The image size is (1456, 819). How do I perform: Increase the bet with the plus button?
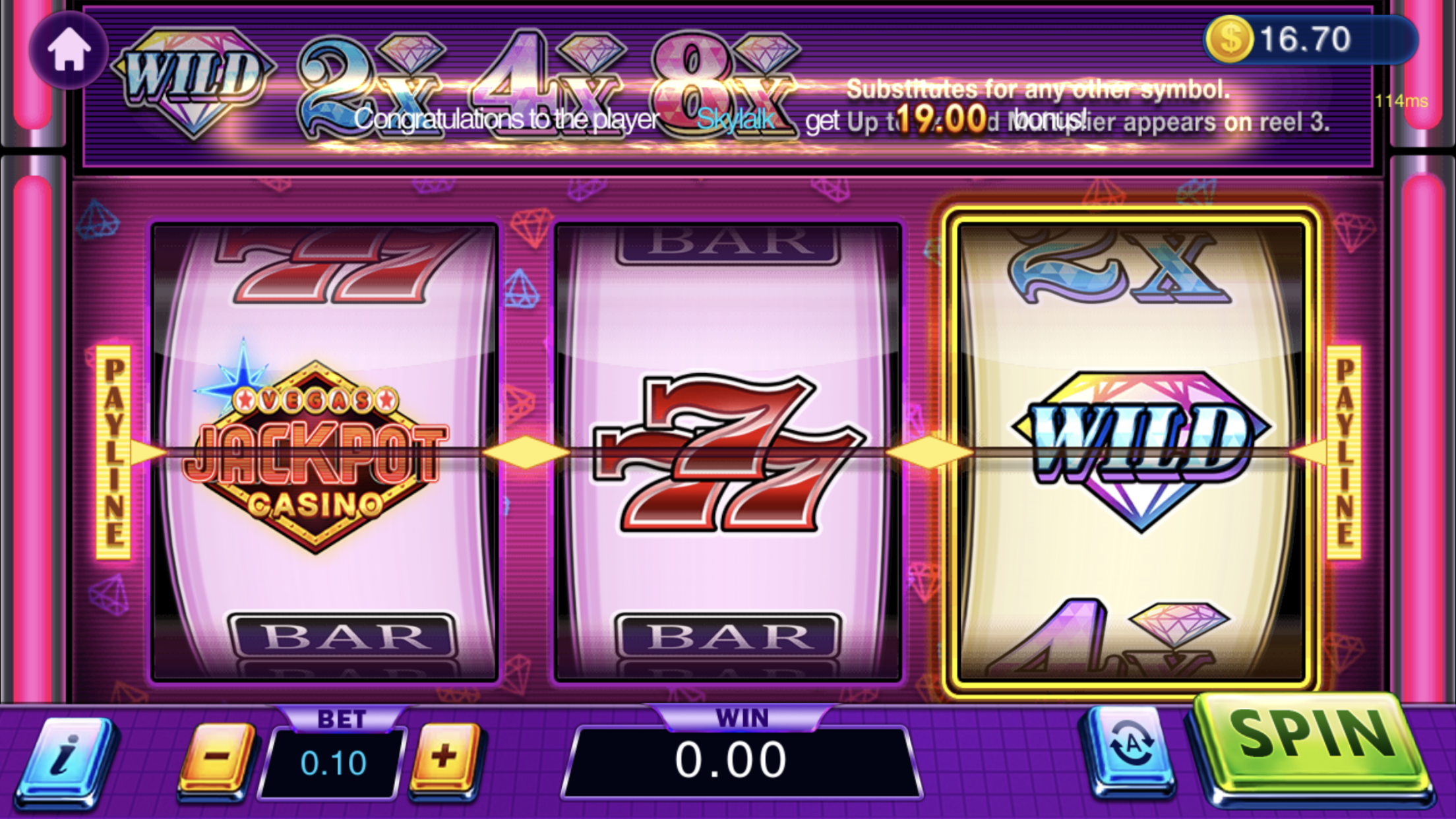(x=445, y=757)
